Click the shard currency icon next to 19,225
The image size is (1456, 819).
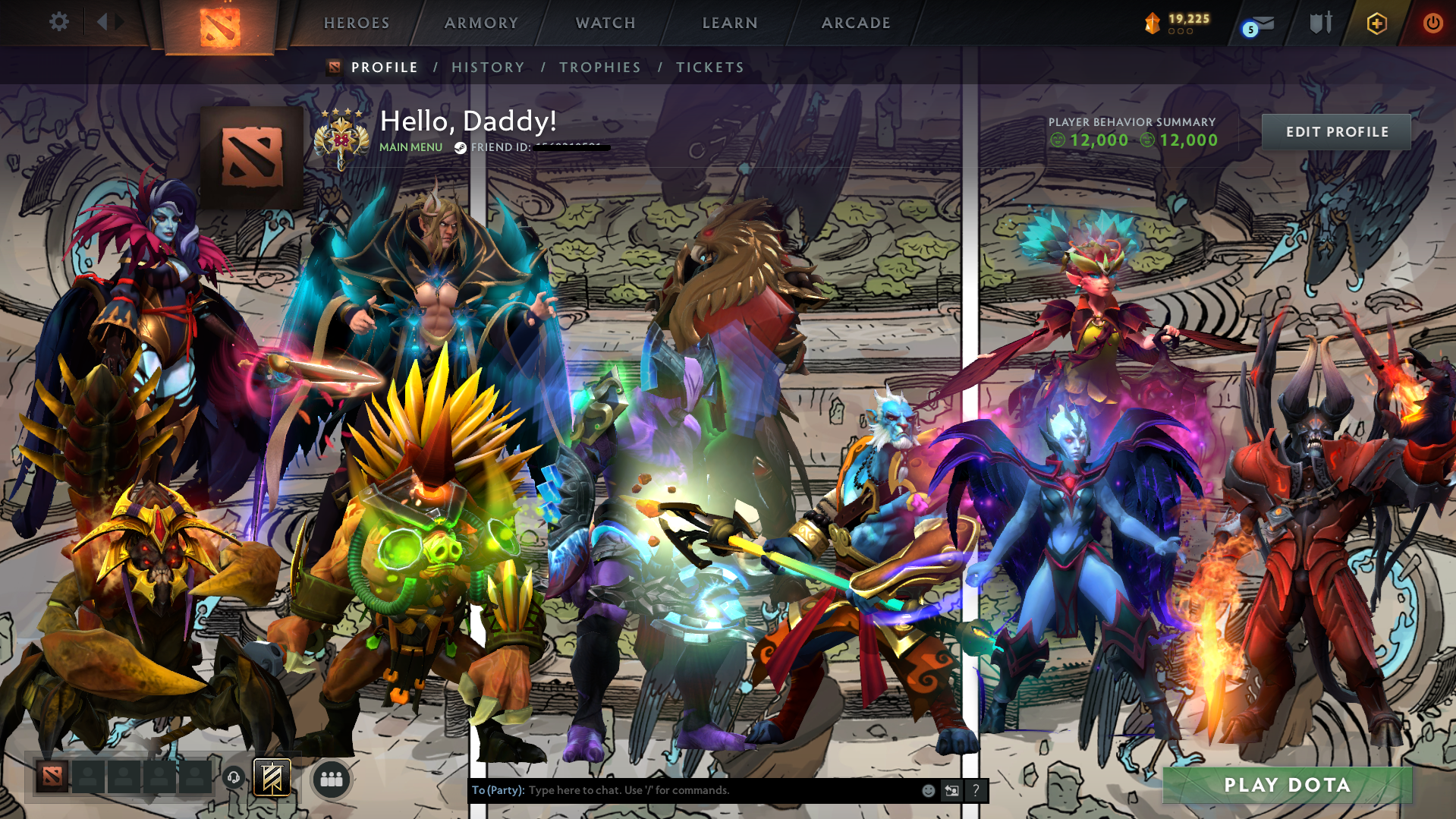[x=1151, y=23]
